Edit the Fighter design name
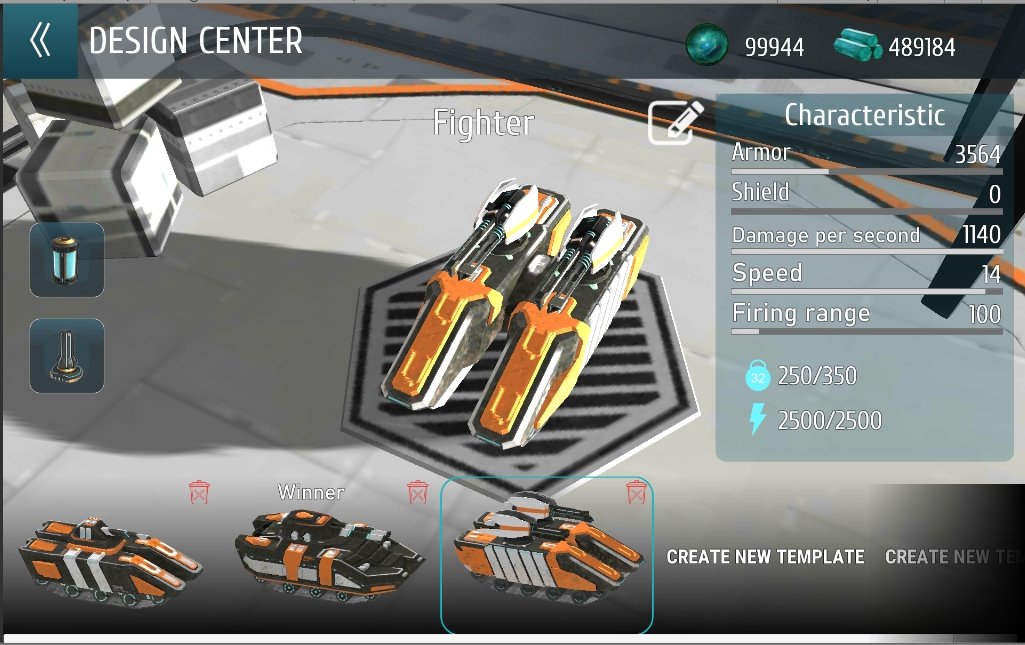 tap(676, 122)
